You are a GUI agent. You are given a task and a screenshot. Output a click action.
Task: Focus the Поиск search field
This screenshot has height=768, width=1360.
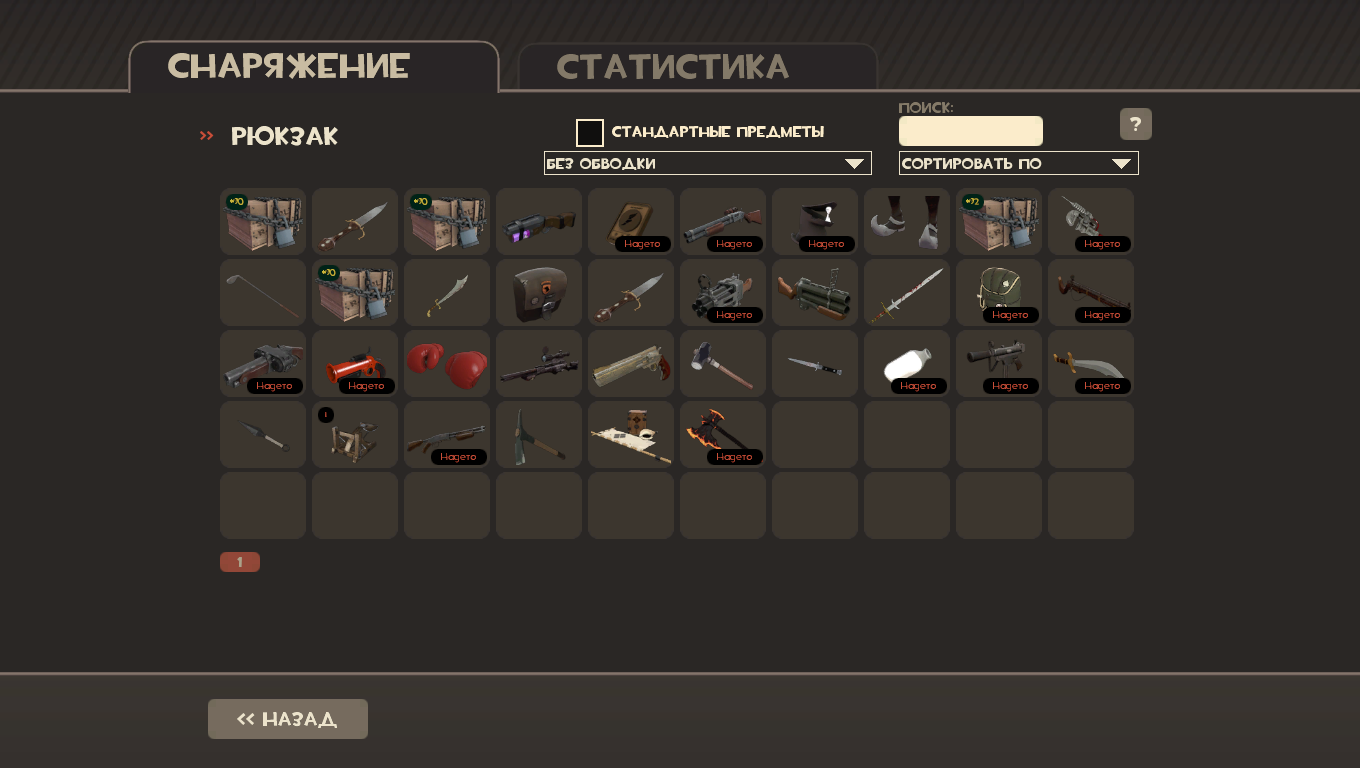click(x=970, y=131)
